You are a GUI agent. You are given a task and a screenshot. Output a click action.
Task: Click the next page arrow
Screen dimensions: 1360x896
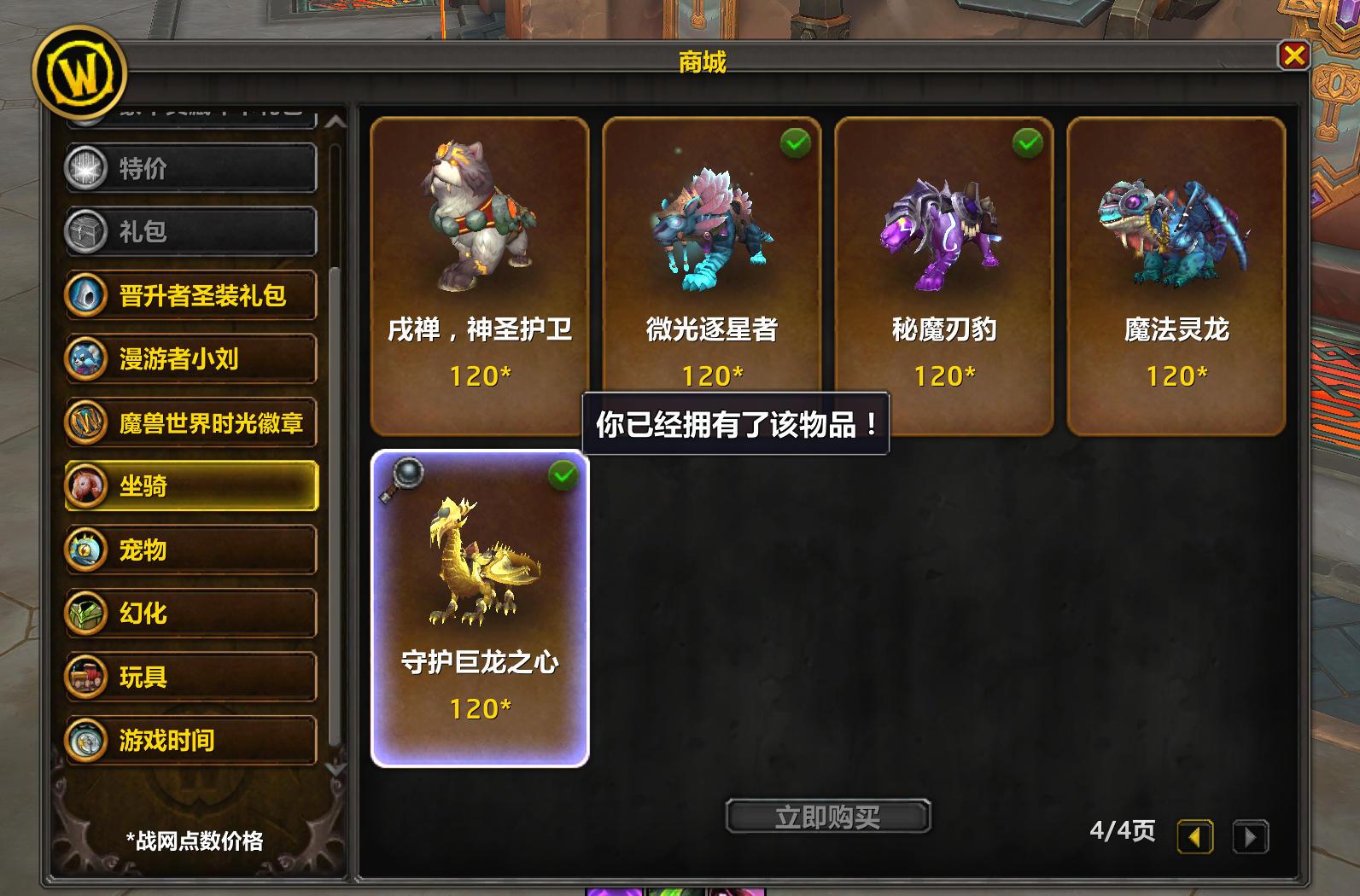pyautogui.click(x=1251, y=837)
